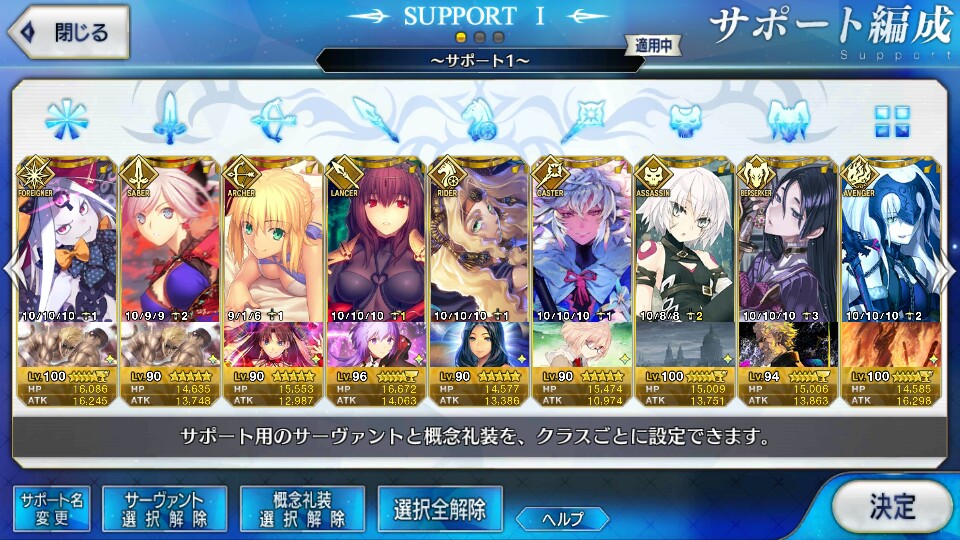The height and width of the screenshot is (540, 960).
Task: Select the Extra class four-squares icon
Action: click(890, 120)
